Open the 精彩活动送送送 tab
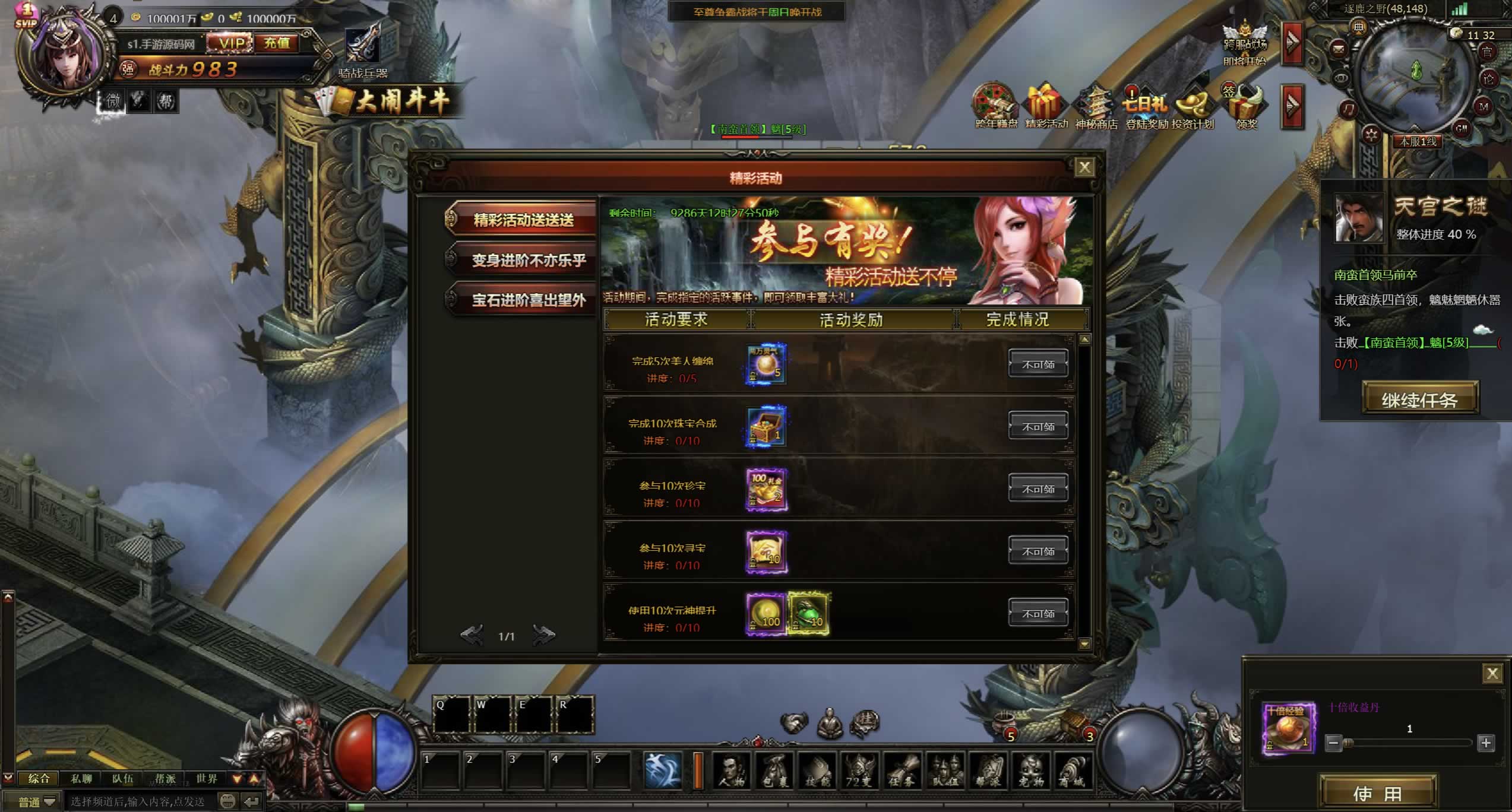Image resolution: width=1512 pixels, height=812 pixels. pos(523,220)
